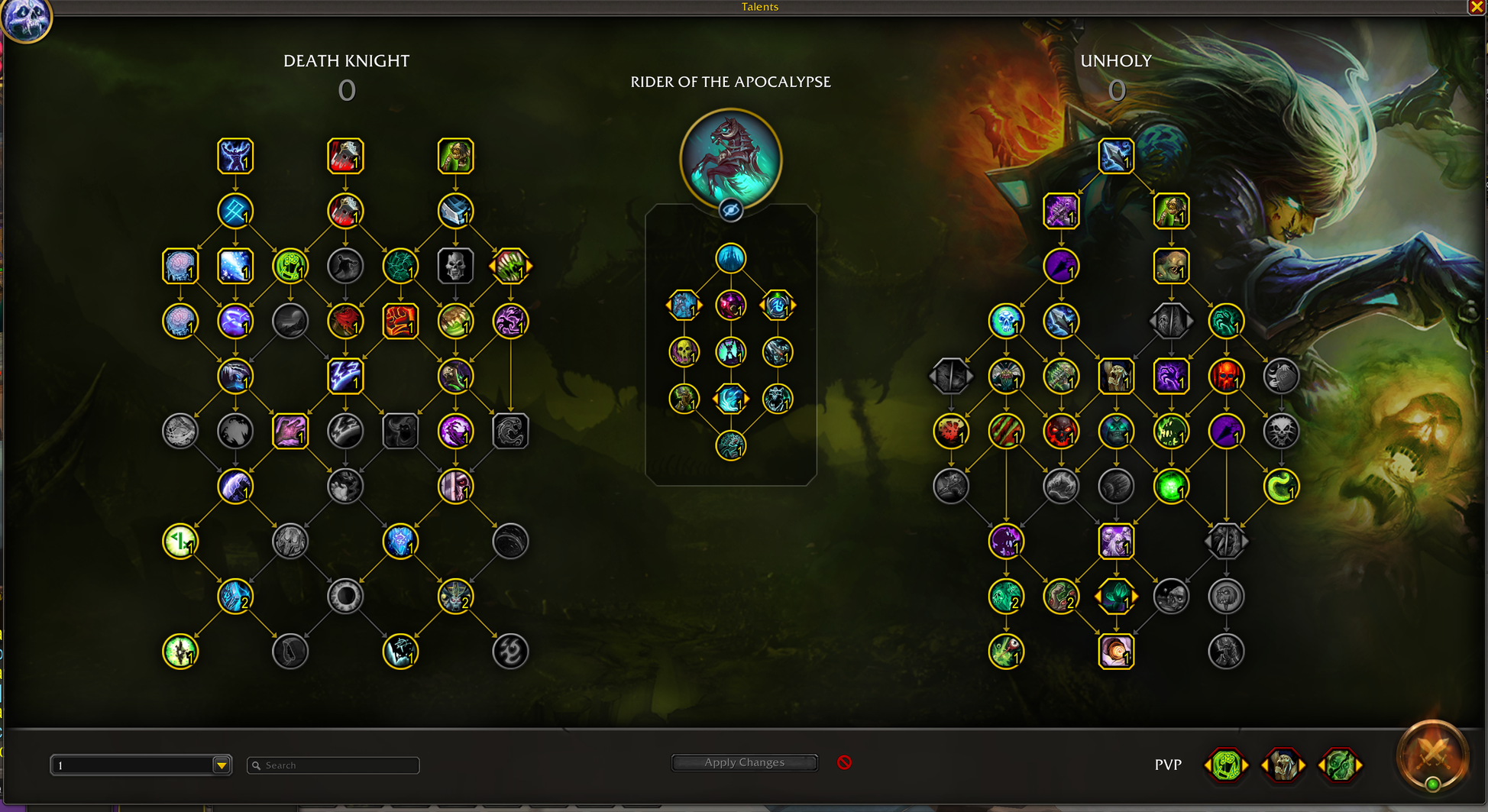Select the top Unholy tree talent node
This screenshot has width=1488, height=812.
tap(1116, 156)
